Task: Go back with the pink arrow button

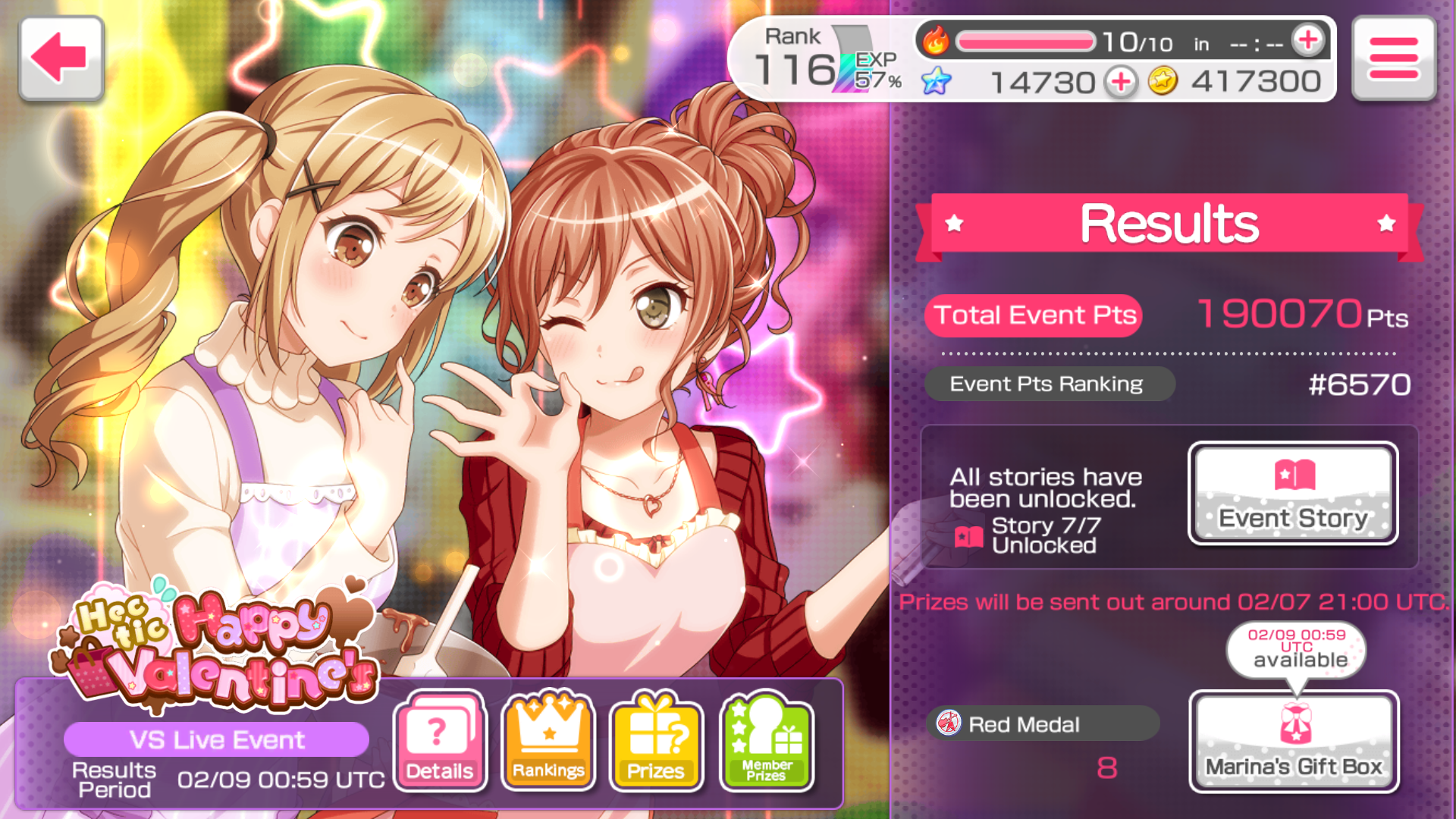Action: [x=61, y=58]
